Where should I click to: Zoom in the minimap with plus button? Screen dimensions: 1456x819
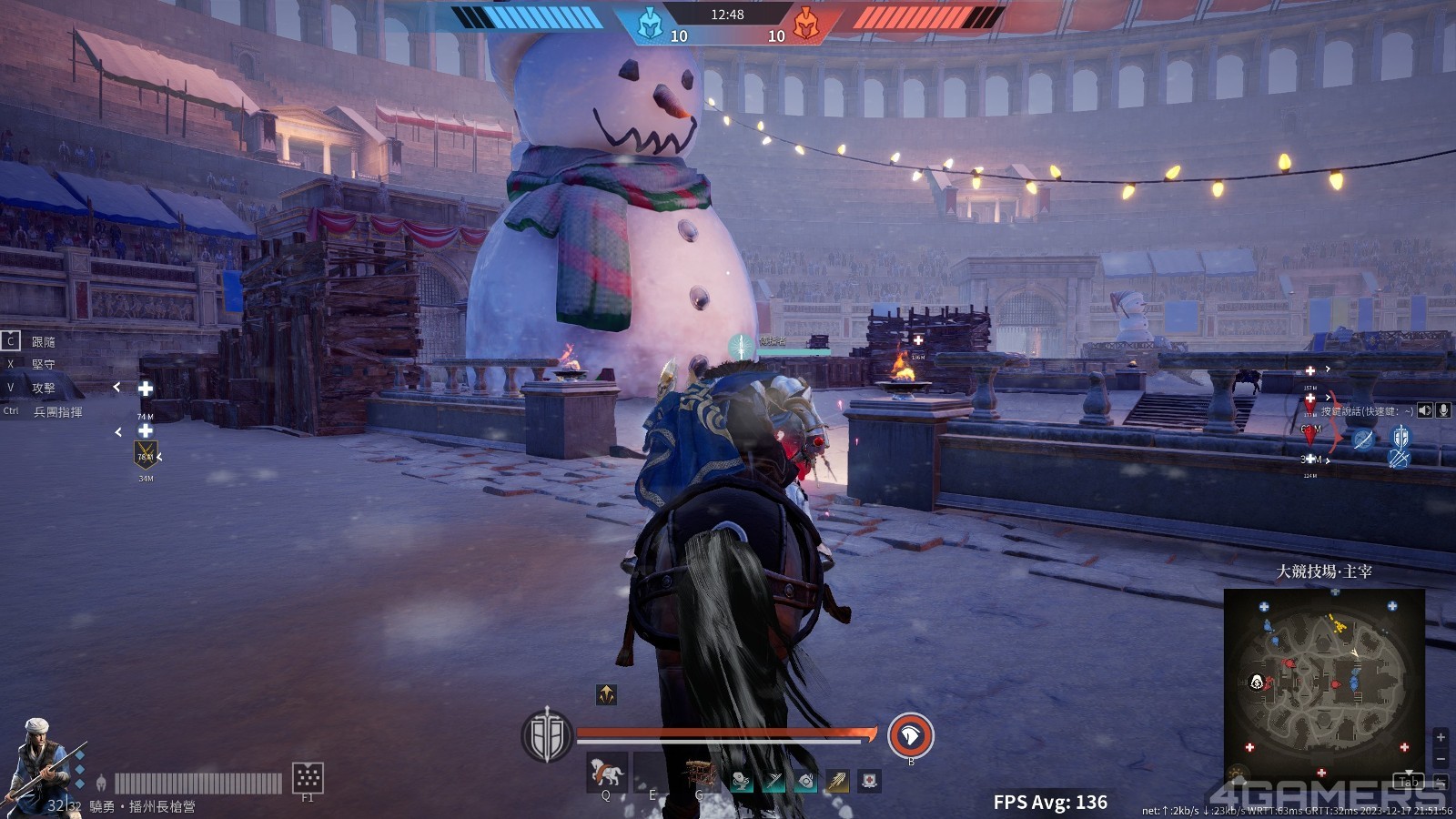click(1441, 736)
